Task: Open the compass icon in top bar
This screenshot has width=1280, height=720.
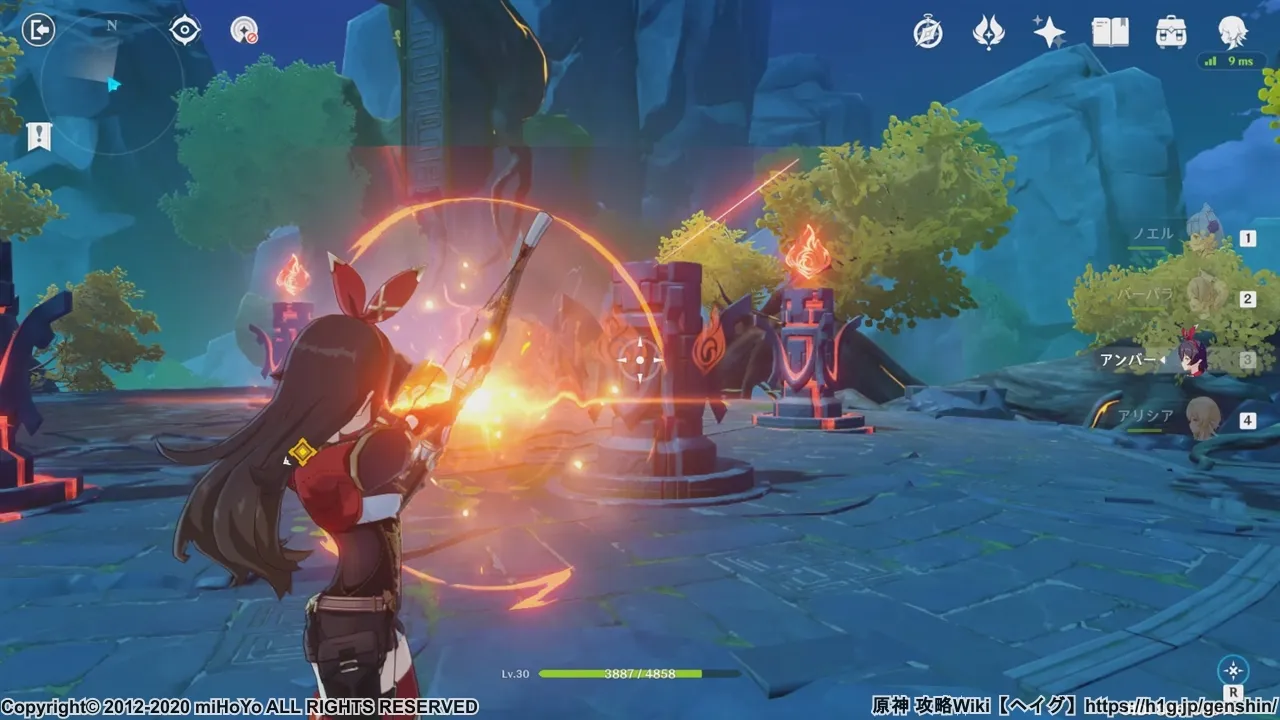Action: coord(928,33)
